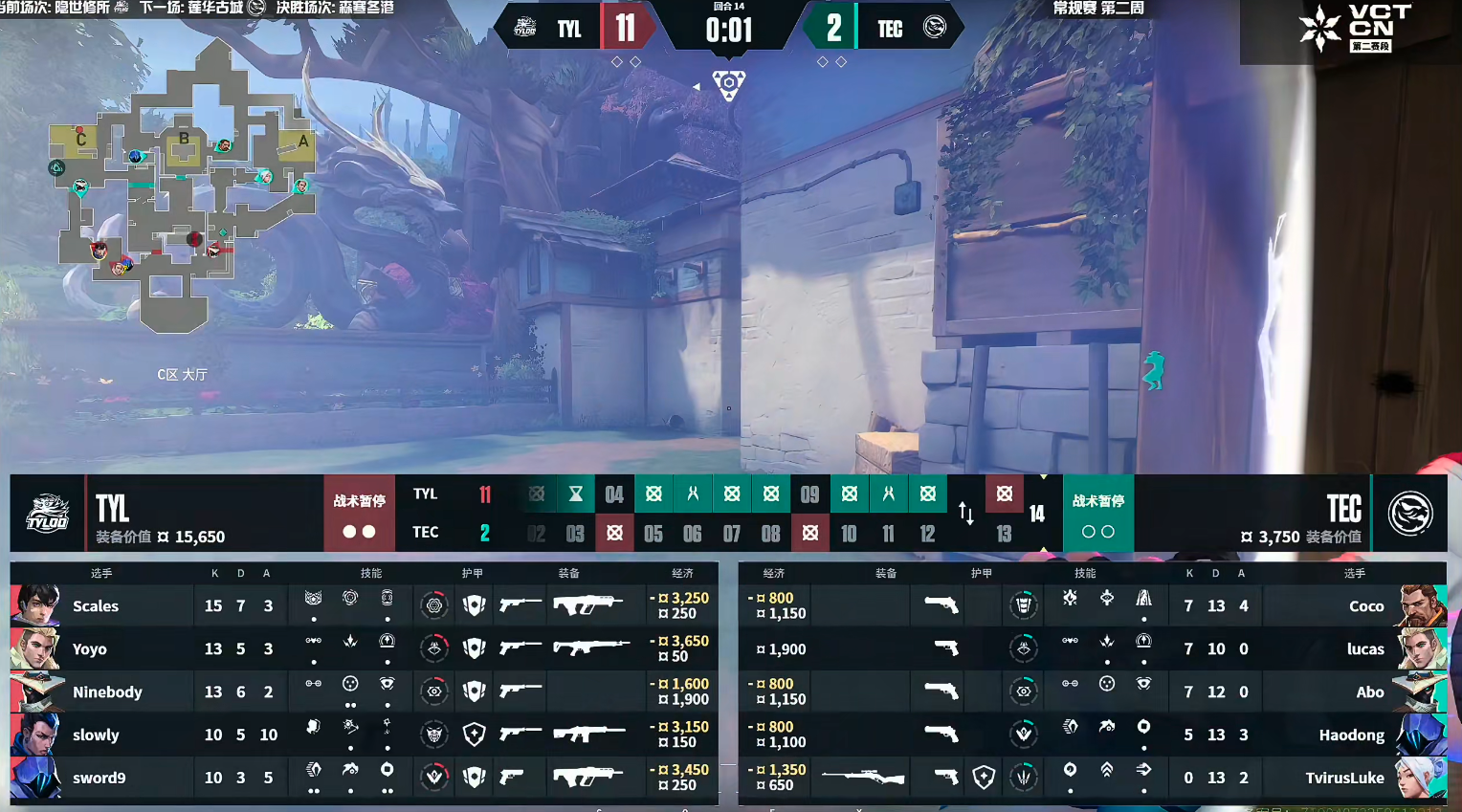Open the minimap in the top-left
The width and height of the screenshot is (1462, 812).
tap(182, 187)
